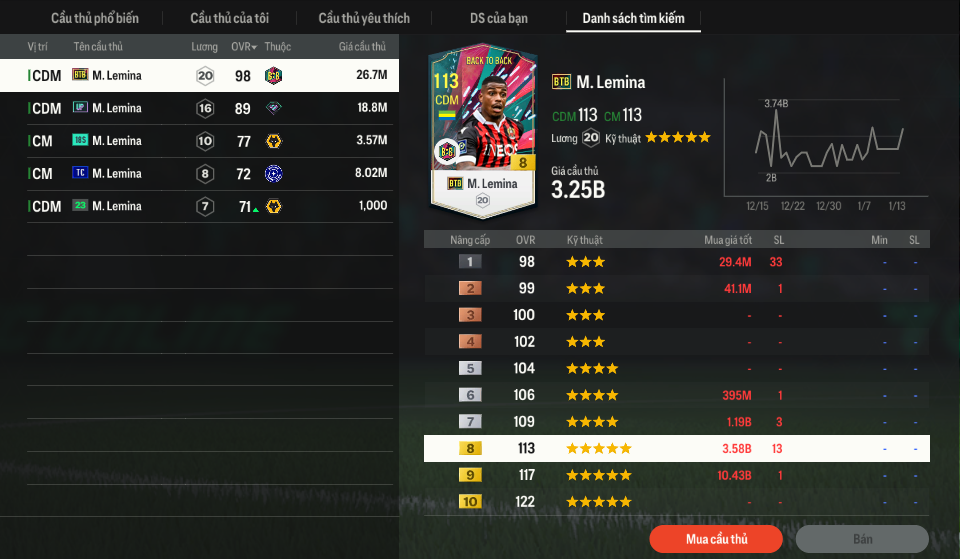Select upgrade level 2 row
This screenshot has height=559, width=960.
coord(676,289)
